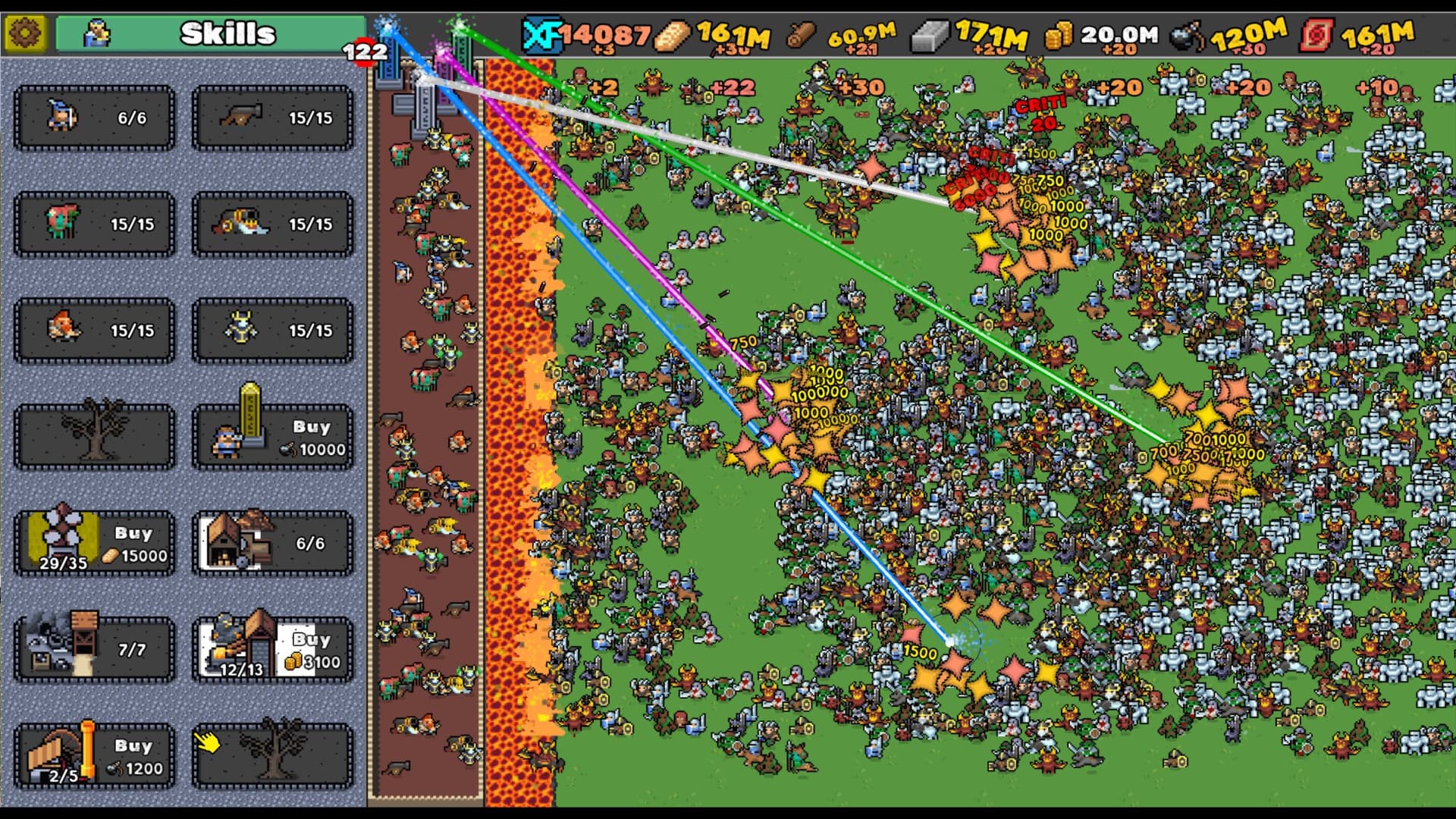Select the green druid skill in the panel
The image size is (1456, 819).
93,224
